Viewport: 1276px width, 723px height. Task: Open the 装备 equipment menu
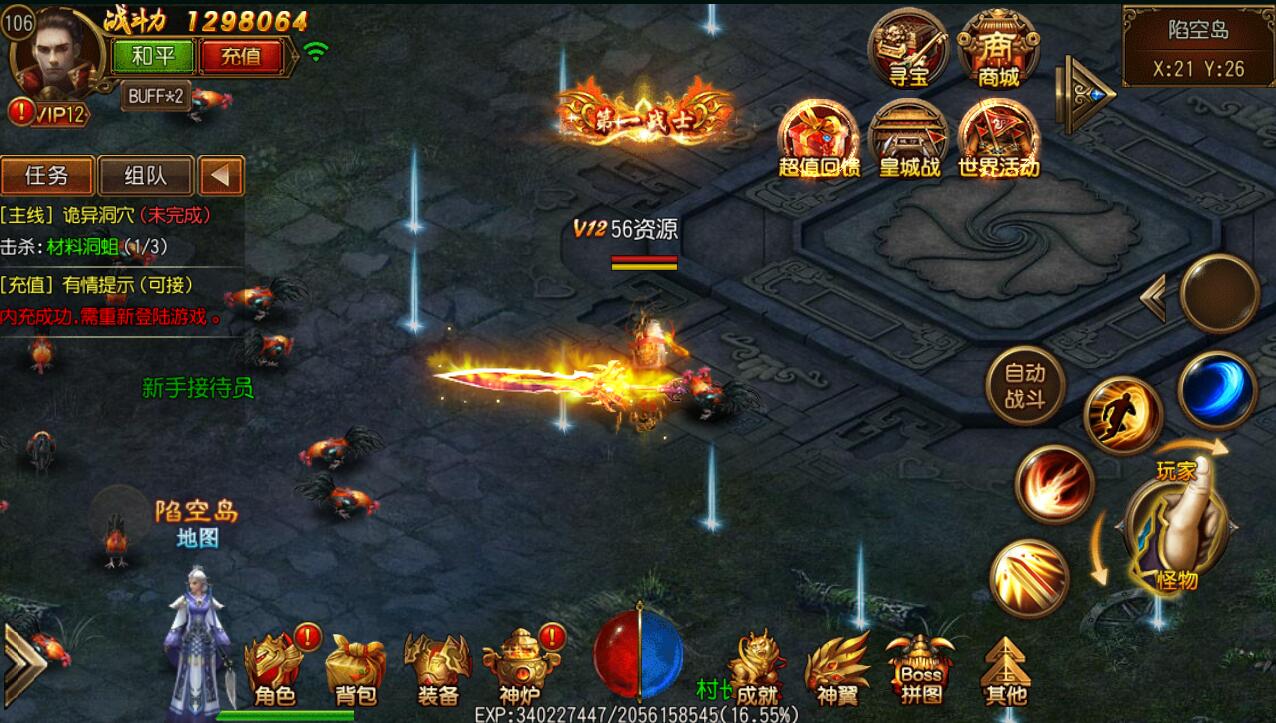tap(438, 668)
